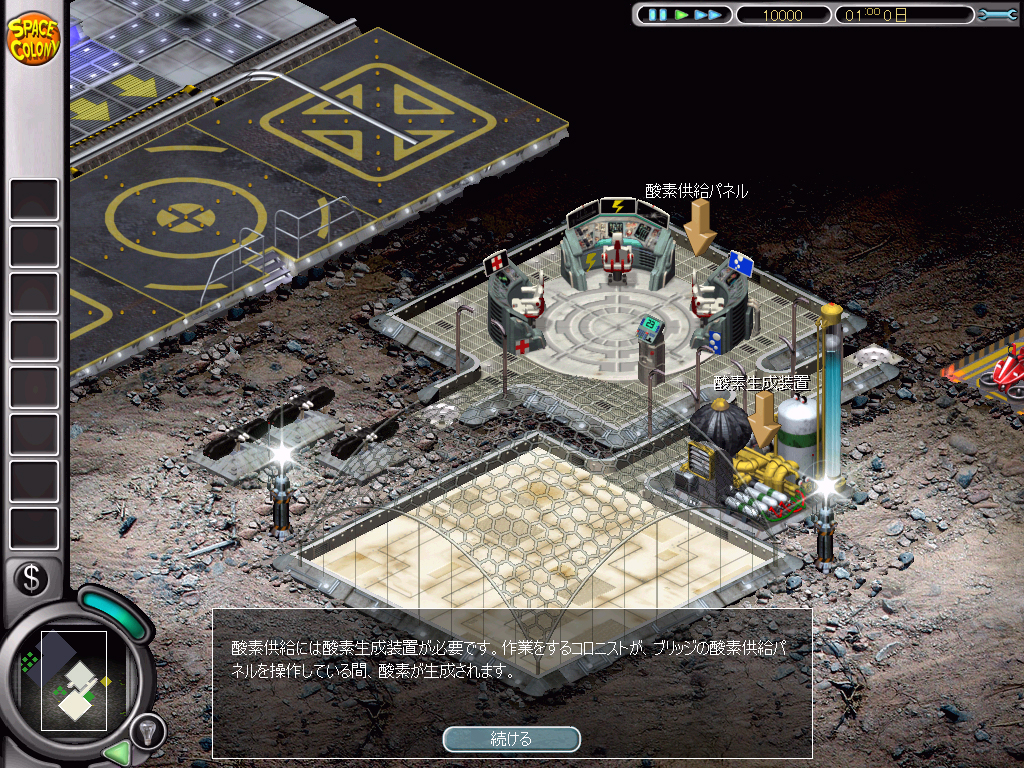Screen dimensions: 1024x768
Task: Toggle the light bulb button
Action: tap(147, 730)
